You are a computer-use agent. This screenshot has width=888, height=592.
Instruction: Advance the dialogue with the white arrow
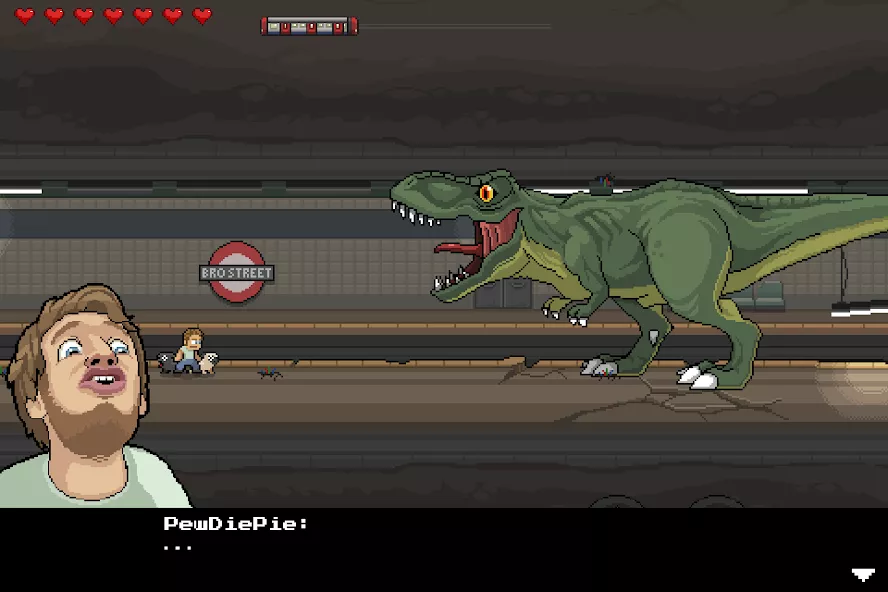click(x=862, y=574)
